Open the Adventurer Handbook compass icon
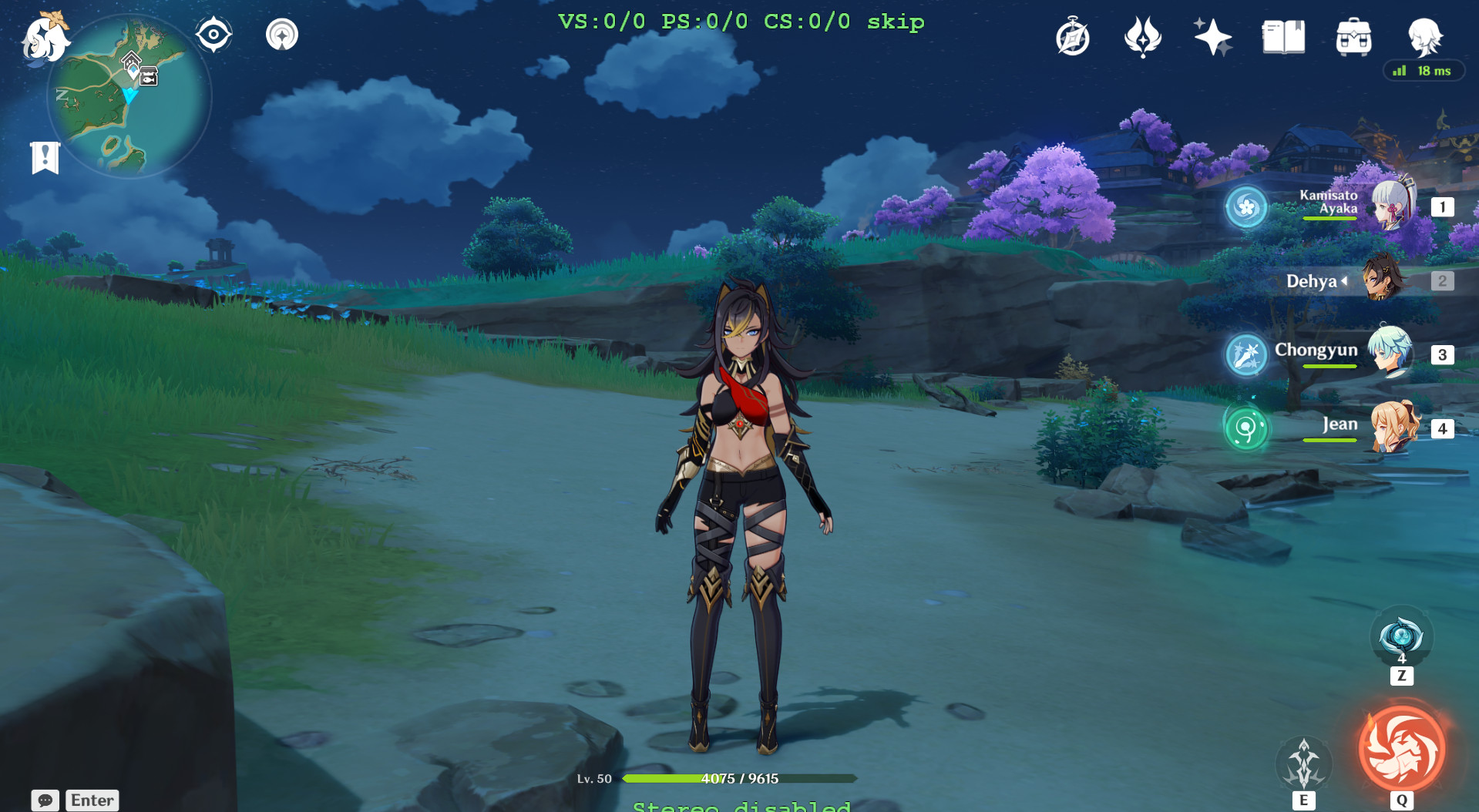The width and height of the screenshot is (1479, 812). (1071, 36)
